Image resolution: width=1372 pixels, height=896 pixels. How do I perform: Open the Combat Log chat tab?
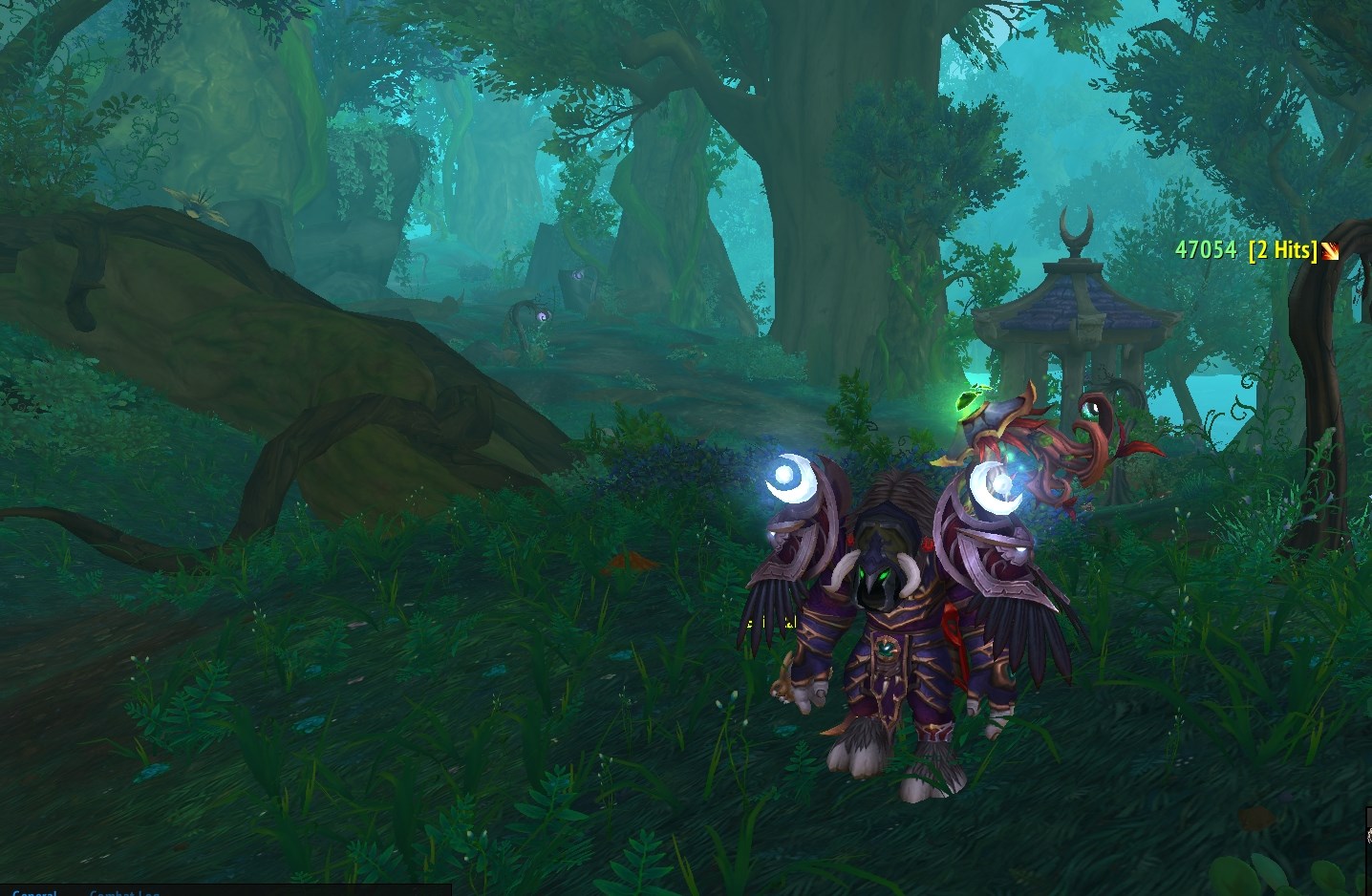pos(124,892)
